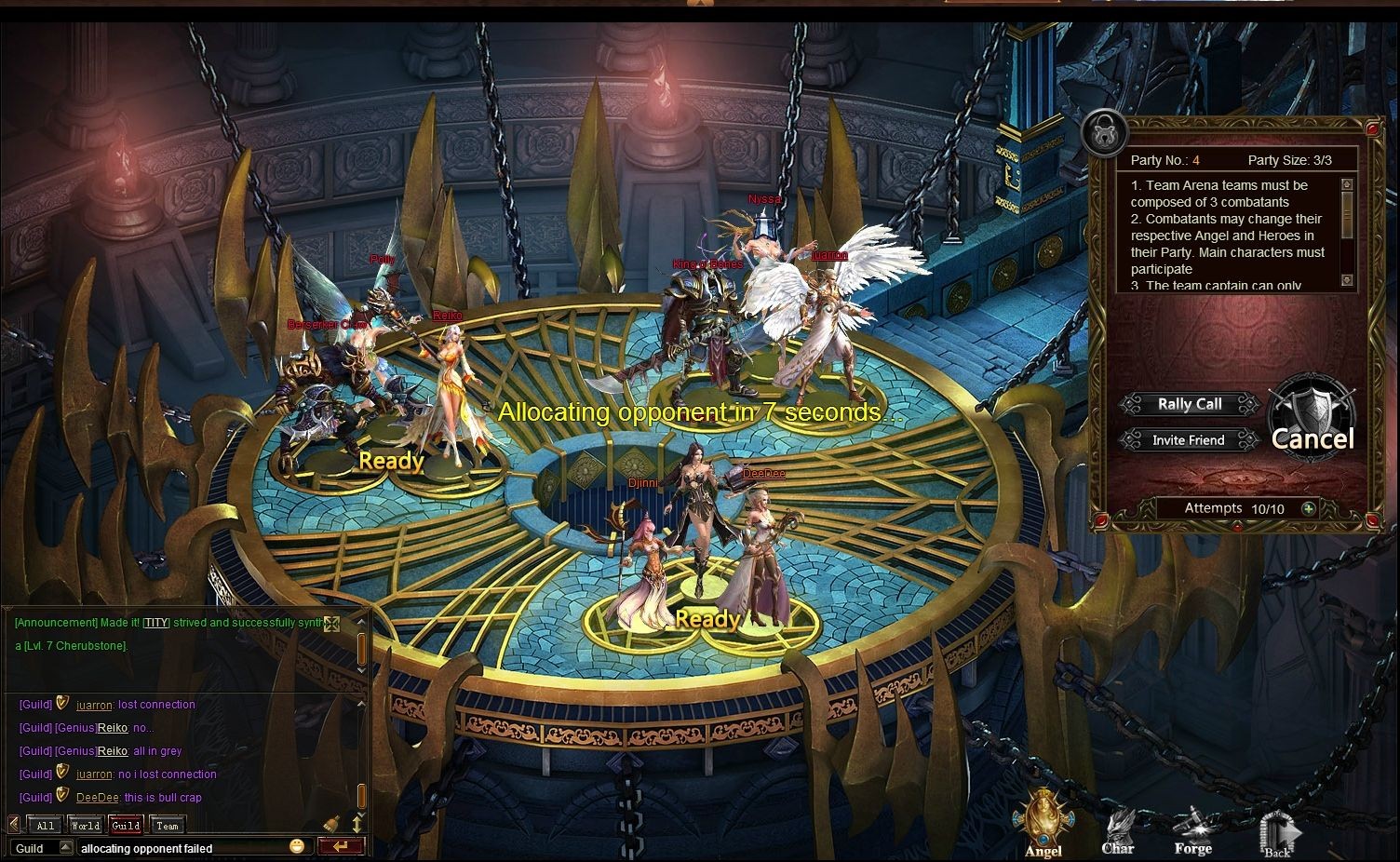
Task: Open the Forge menu
Action: point(1192,828)
